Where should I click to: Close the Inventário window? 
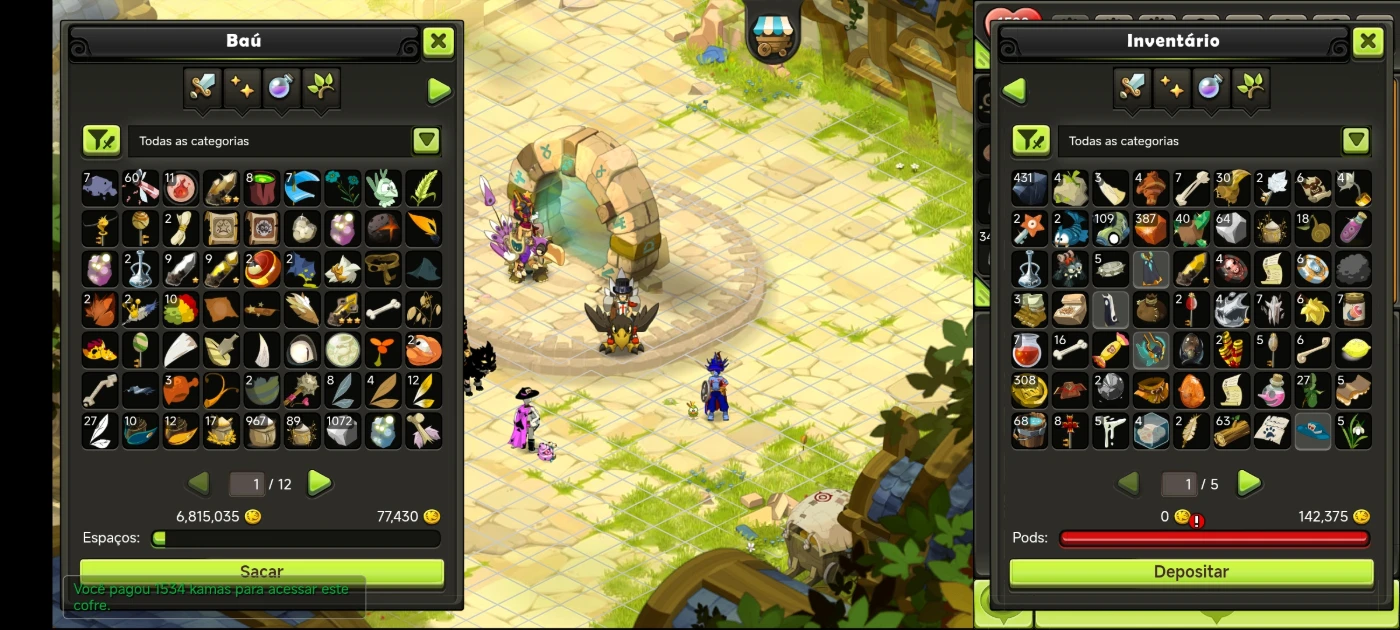tap(1367, 42)
